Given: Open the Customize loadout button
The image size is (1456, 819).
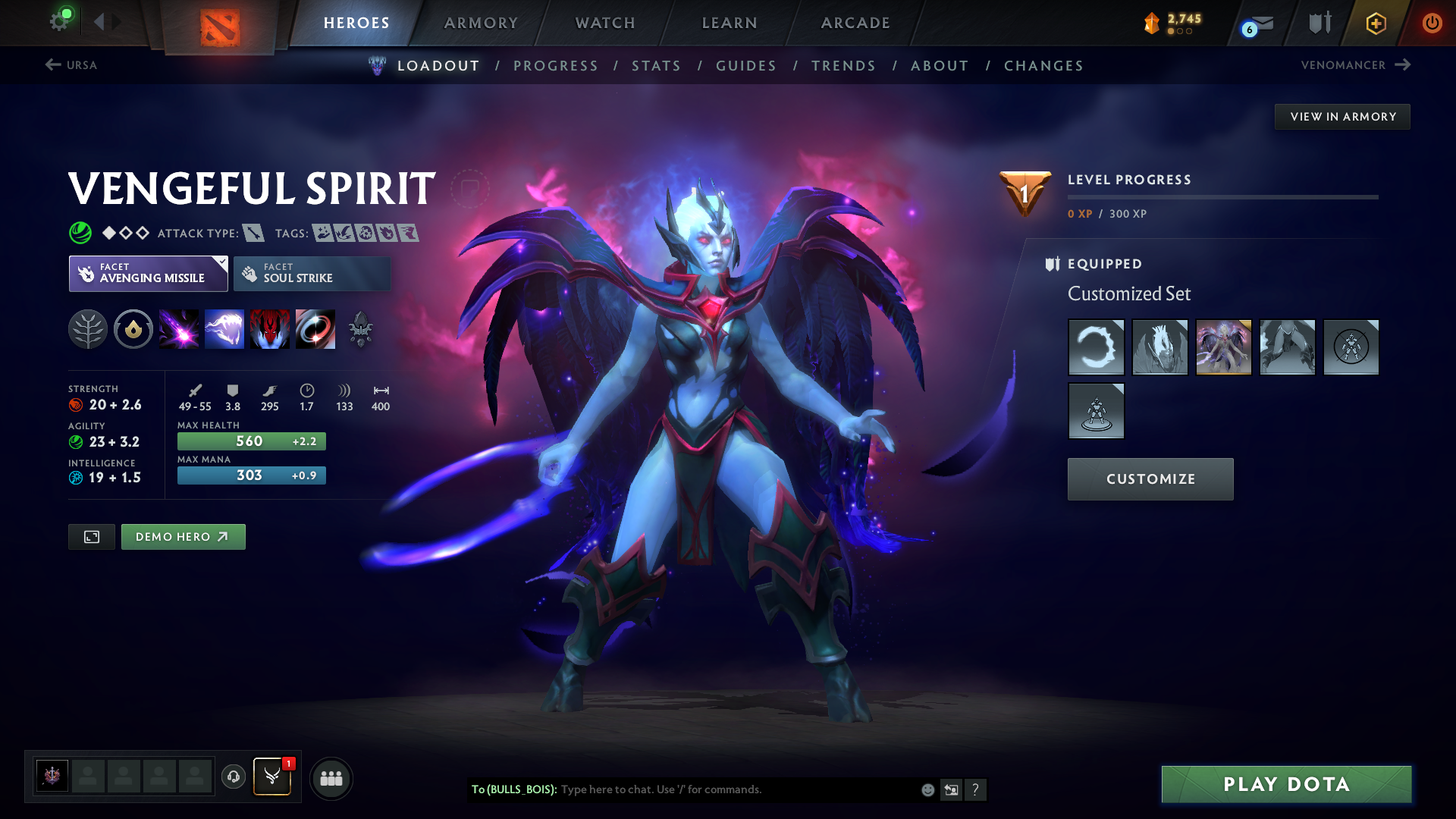Looking at the screenshot, I should coord(1150,479).
